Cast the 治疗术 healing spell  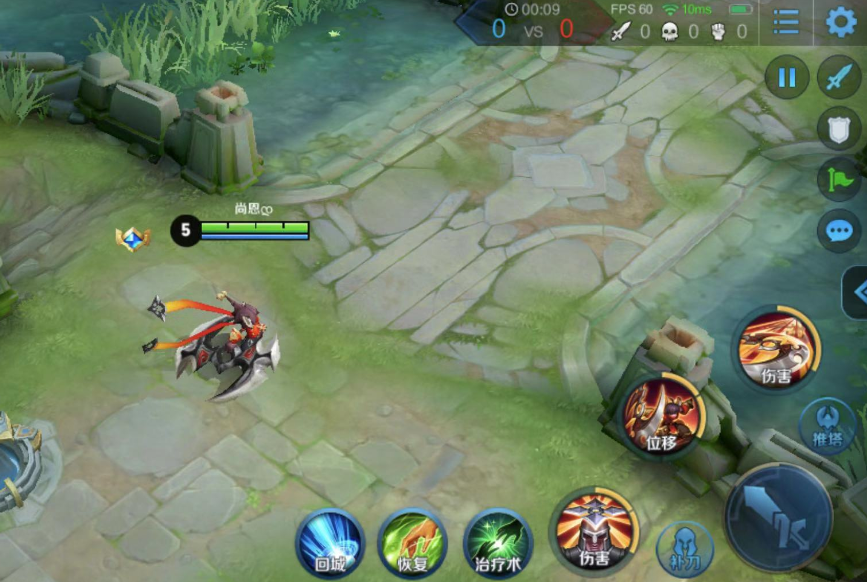click(498, 543)
